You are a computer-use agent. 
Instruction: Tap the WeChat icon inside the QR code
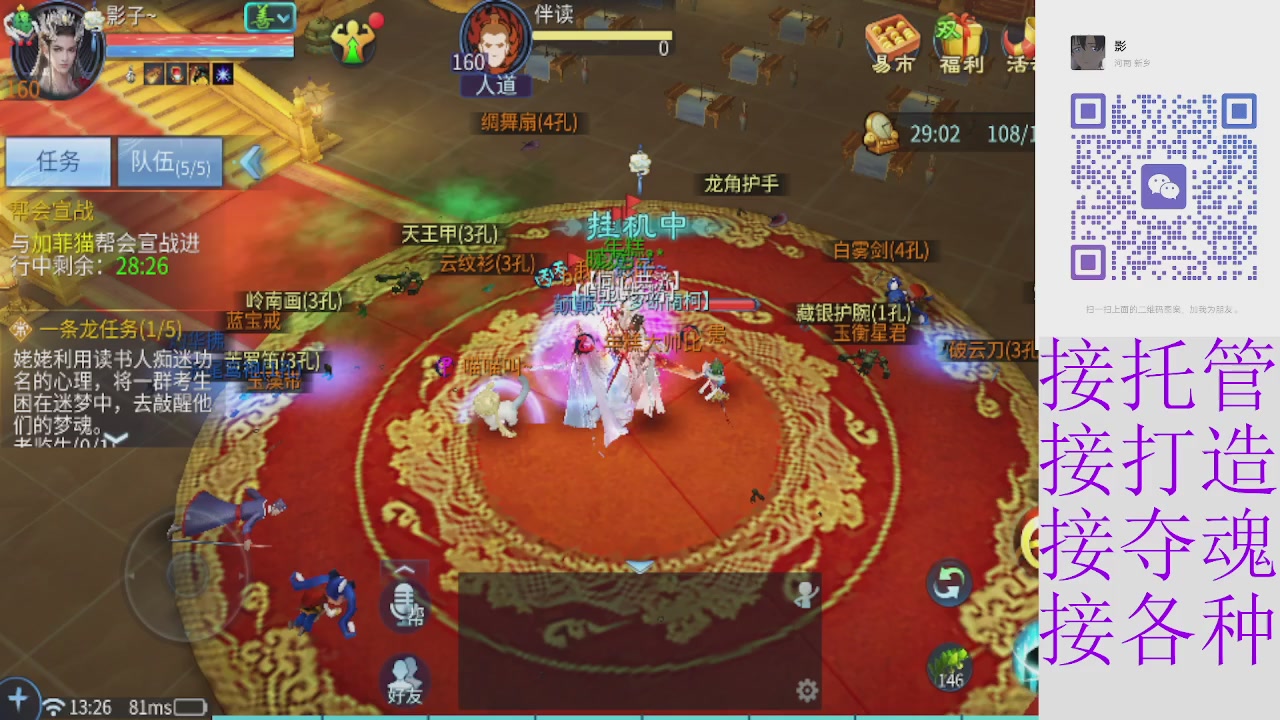coord(1164,186)
